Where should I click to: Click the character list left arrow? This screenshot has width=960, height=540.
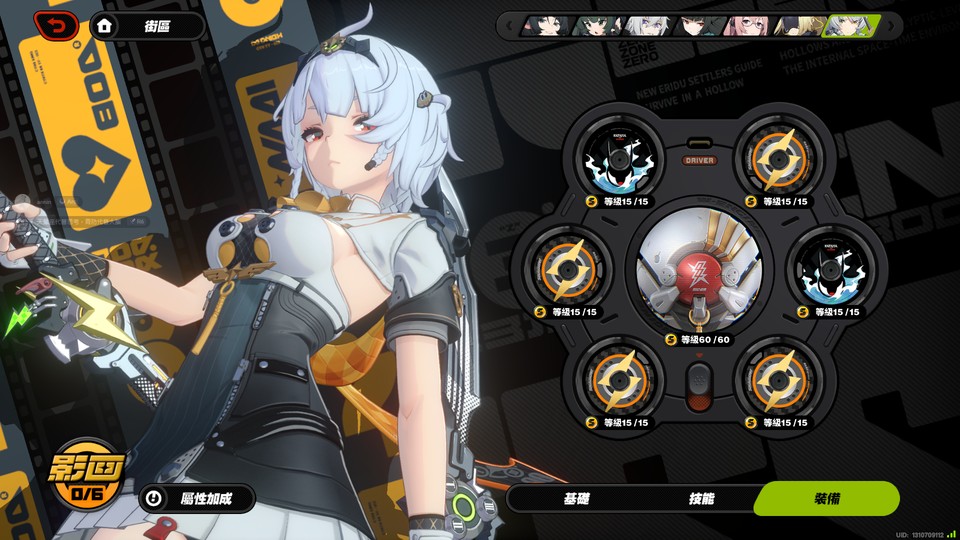coord(510,26)
